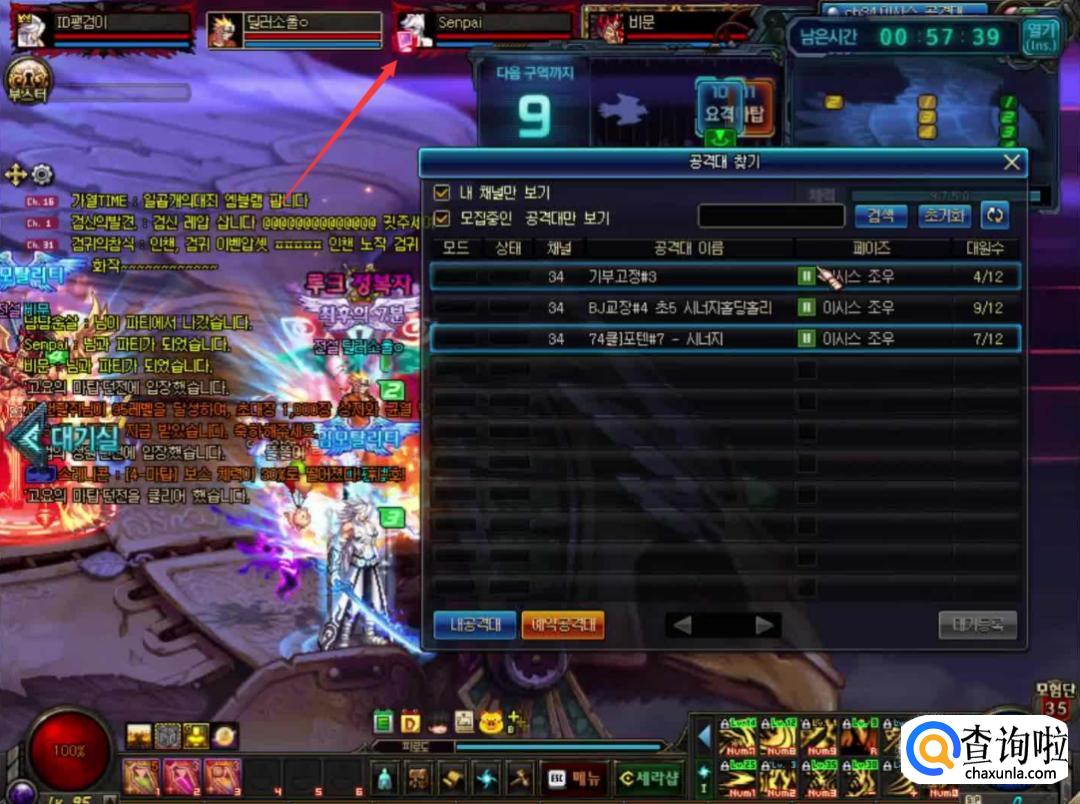Open 내공격대 (my raid)

[x=474, y=626]
